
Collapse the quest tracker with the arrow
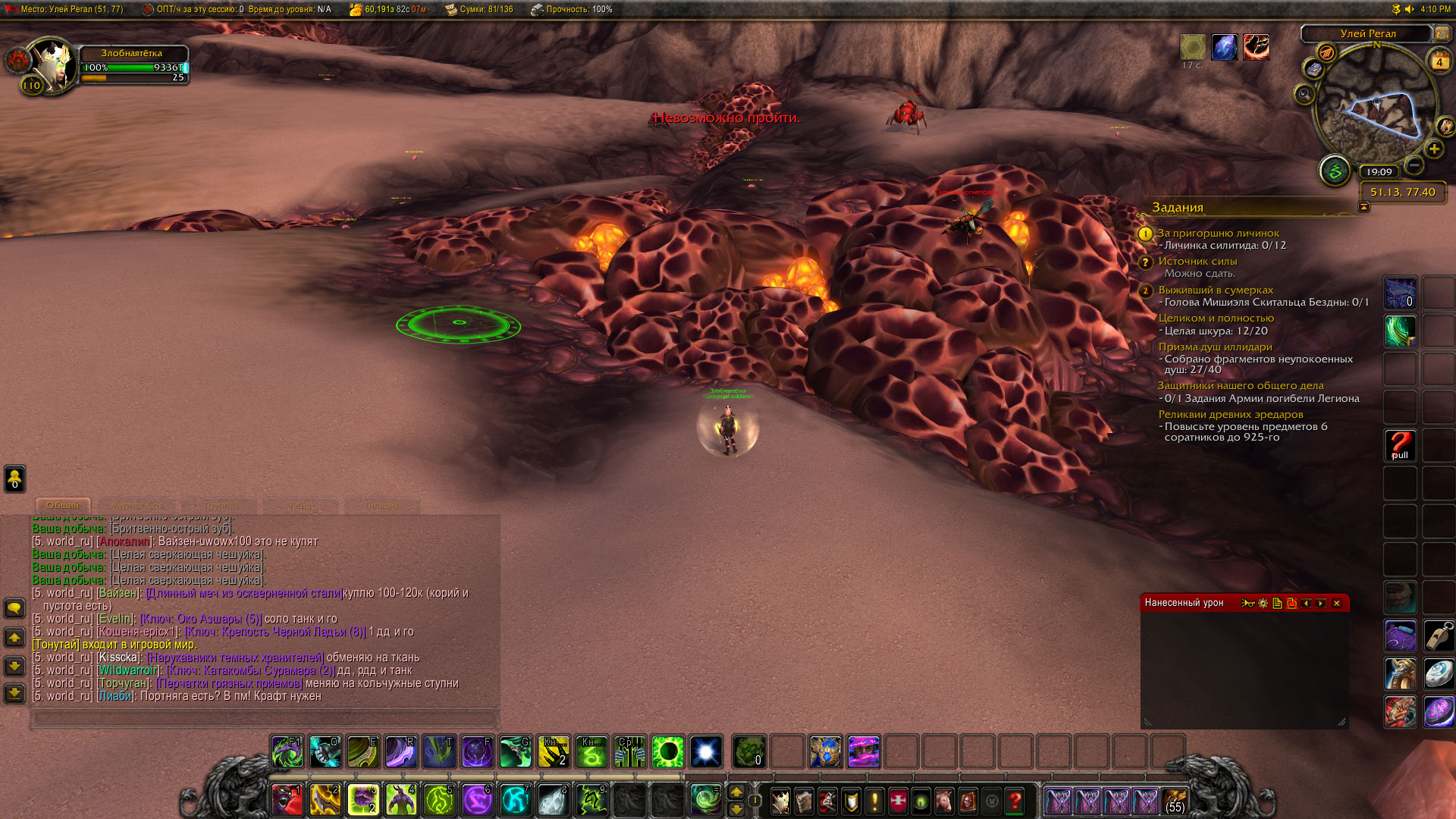tap(1364, 207)
